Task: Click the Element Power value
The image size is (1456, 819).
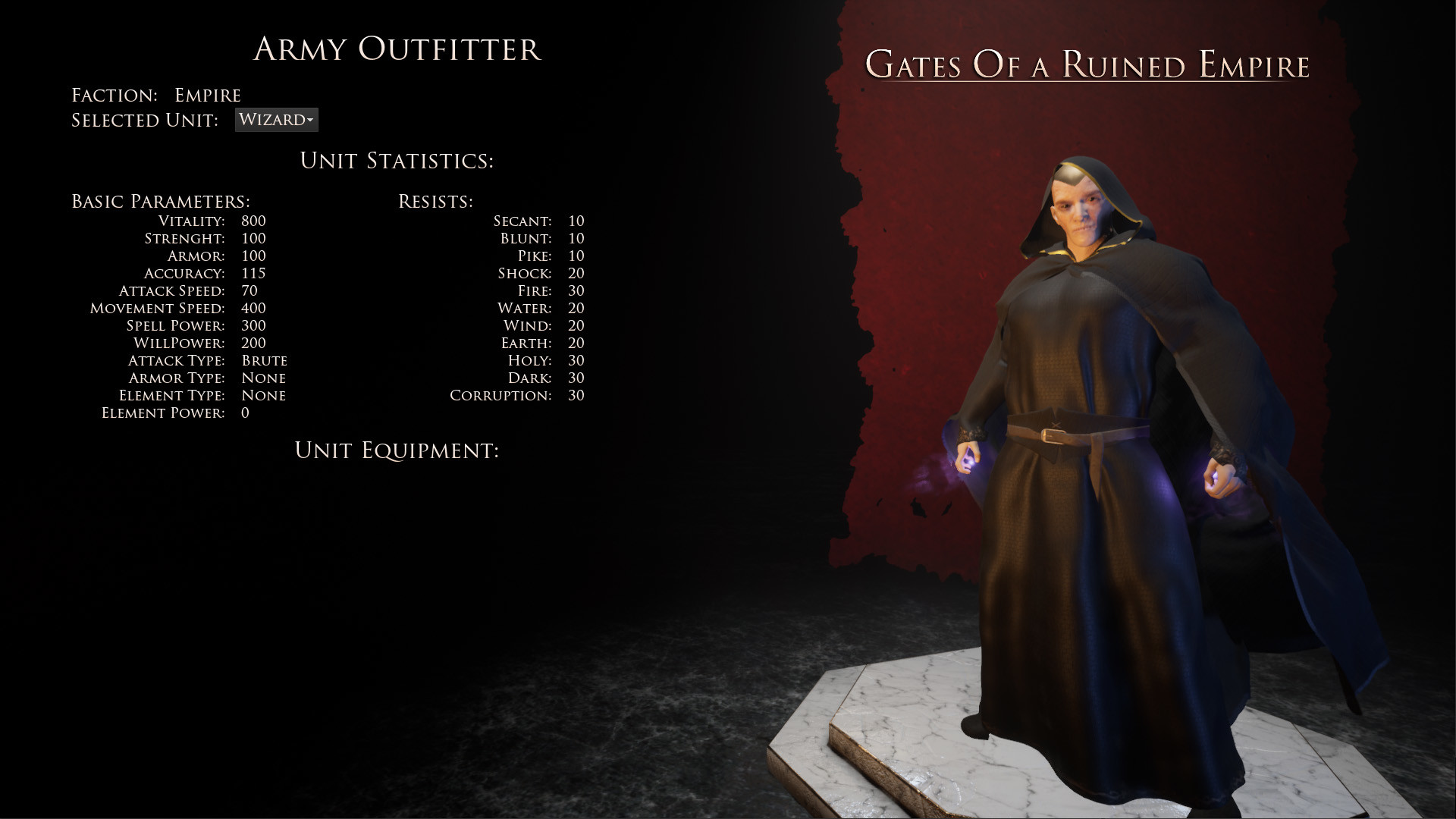Action: click(x=244, y=413)
